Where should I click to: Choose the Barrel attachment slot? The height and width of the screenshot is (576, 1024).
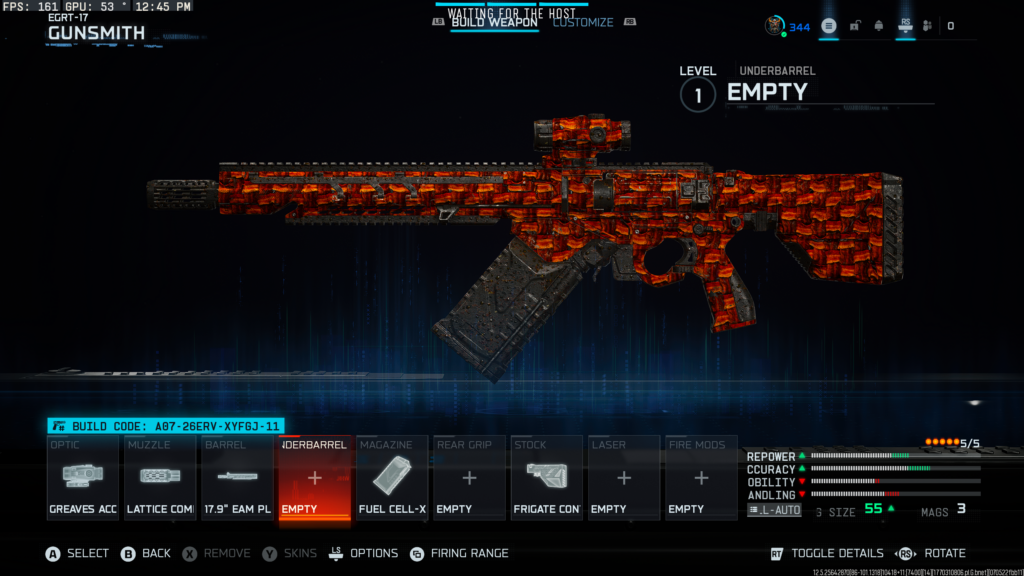[x=237, y=478]
